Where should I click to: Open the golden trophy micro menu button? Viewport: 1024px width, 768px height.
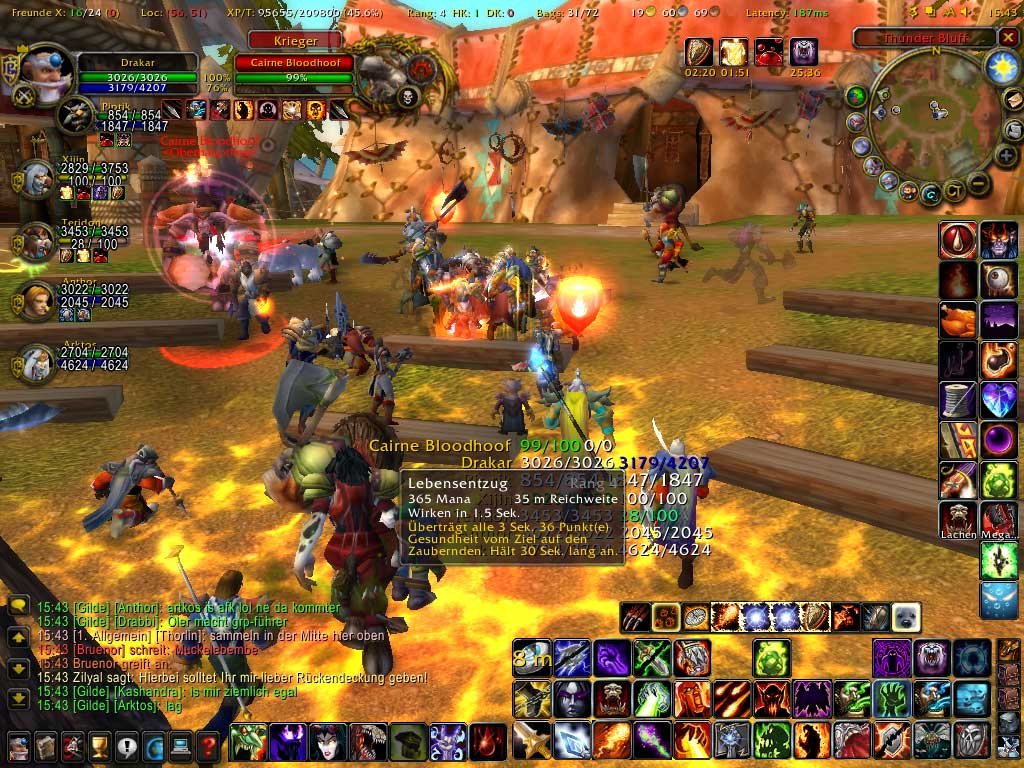[x=100, y=745]
